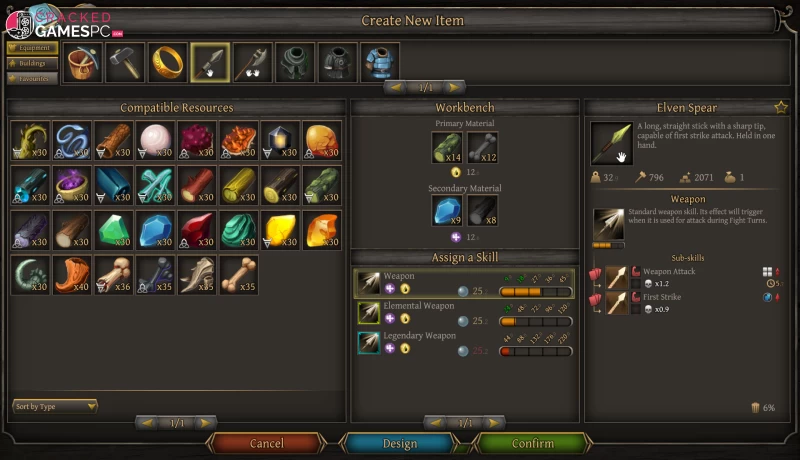Select the golden ring item type
Screen dimensions: 800x460
pyautogui.click(x=167, y=63)
